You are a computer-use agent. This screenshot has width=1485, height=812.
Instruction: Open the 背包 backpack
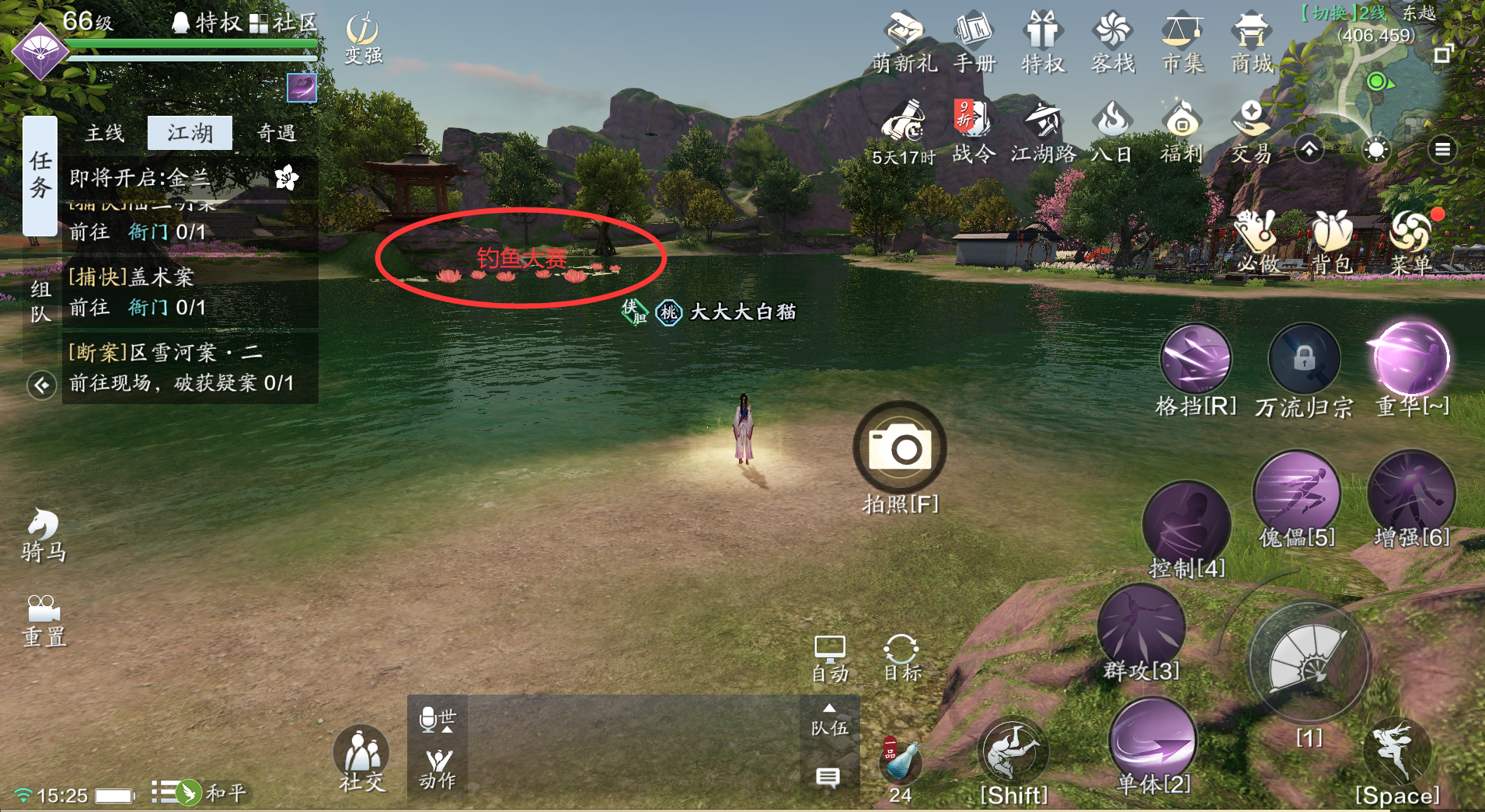(1333, 241)
